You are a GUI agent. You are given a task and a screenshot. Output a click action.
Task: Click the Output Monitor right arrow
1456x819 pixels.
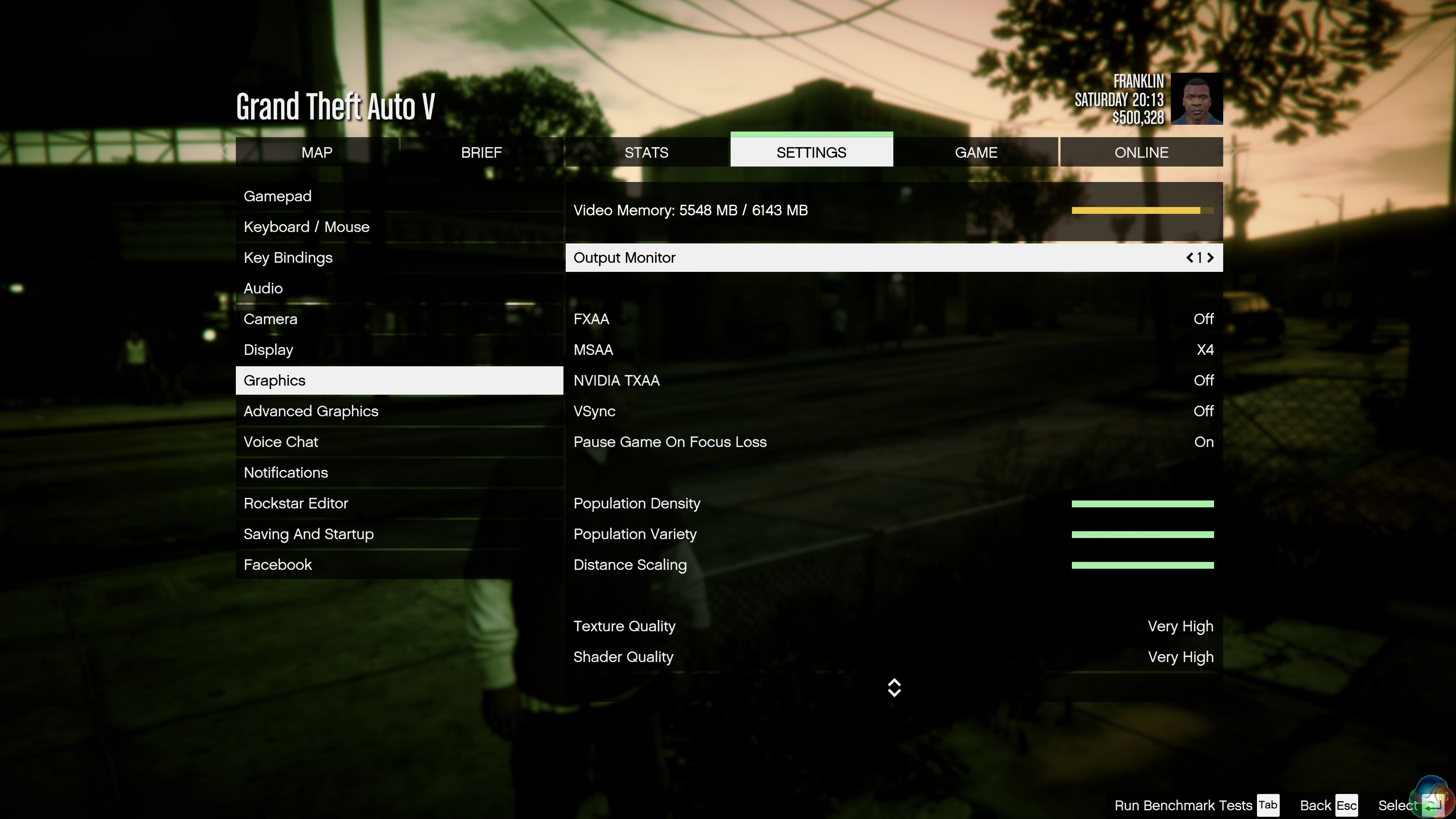[x=1210, y=258]
